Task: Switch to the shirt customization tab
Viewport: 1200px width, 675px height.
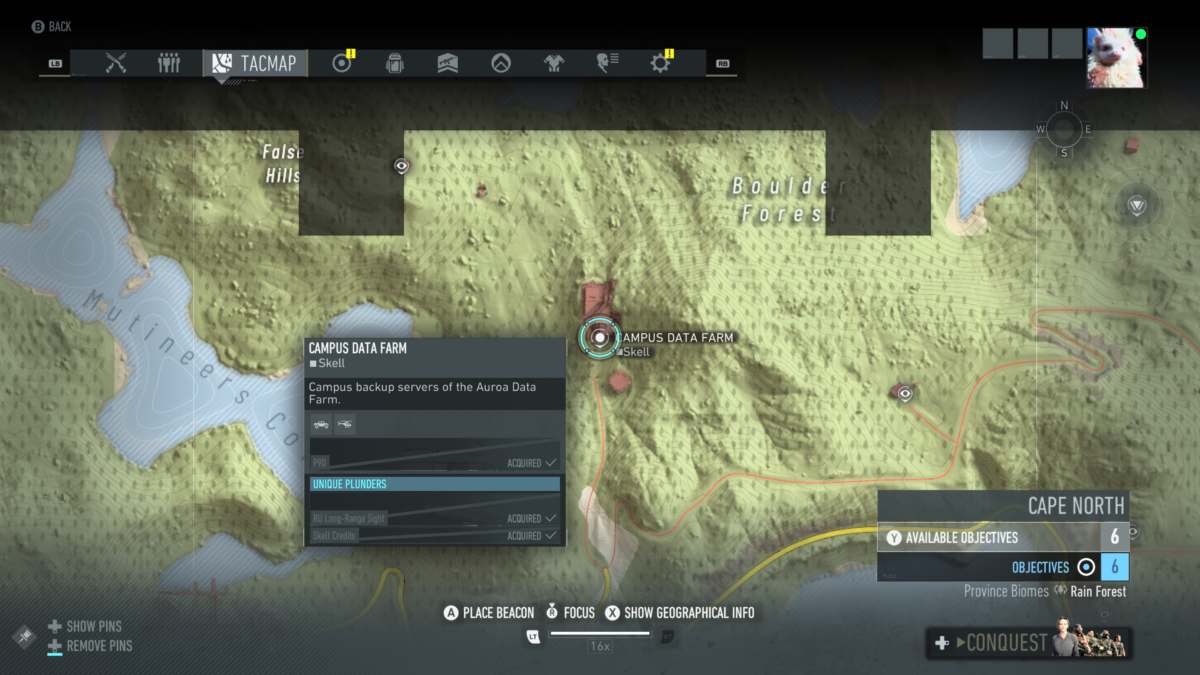Action: tap(554, 63)
